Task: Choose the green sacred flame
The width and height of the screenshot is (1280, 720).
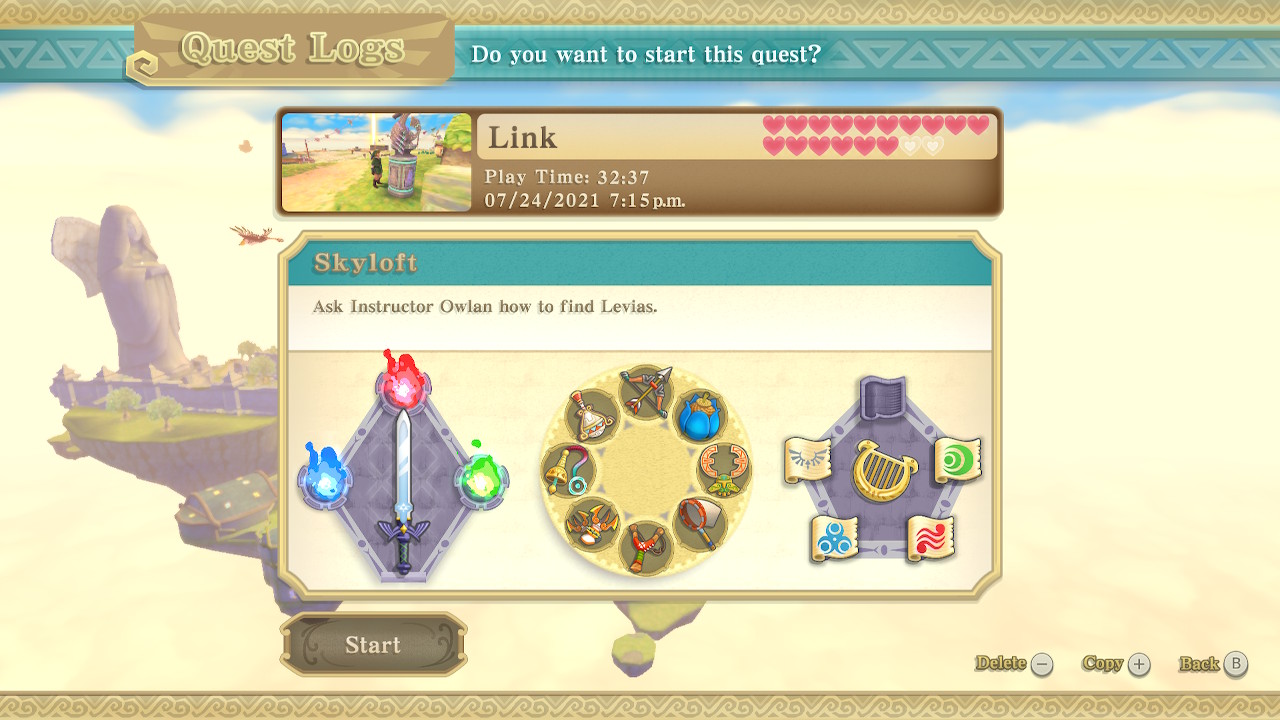Action: click(x=480, y=478)
